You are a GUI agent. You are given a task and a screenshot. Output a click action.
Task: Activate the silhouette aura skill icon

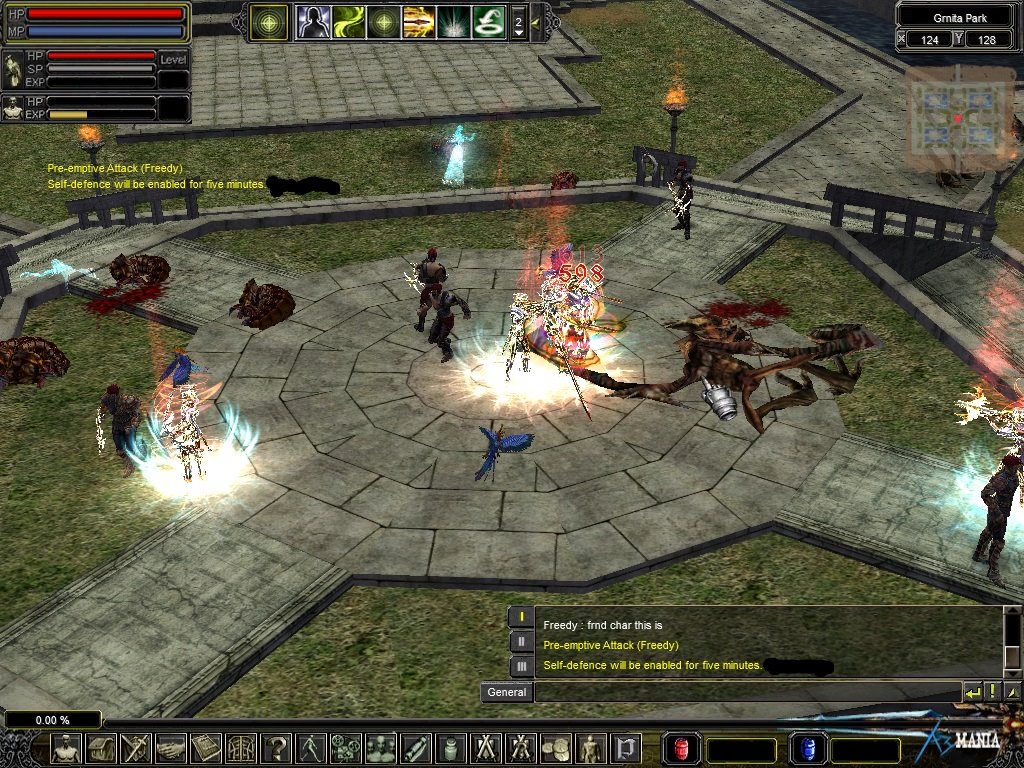[x=314, y=22]
